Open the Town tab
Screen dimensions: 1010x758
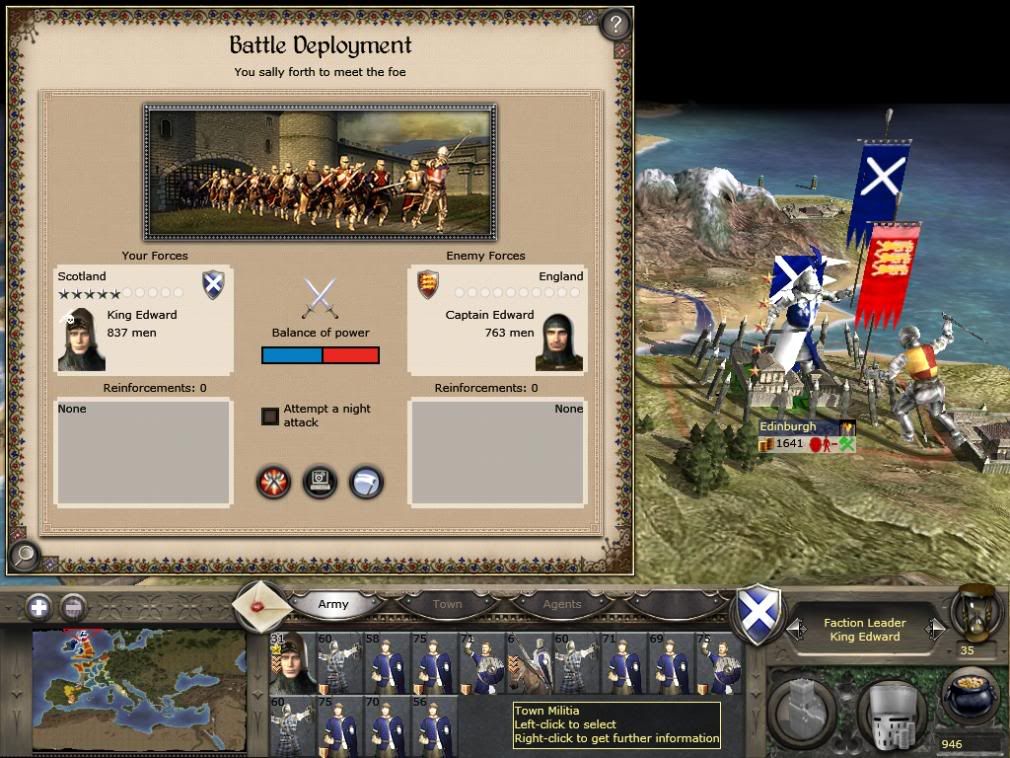[x=447, y=604]
